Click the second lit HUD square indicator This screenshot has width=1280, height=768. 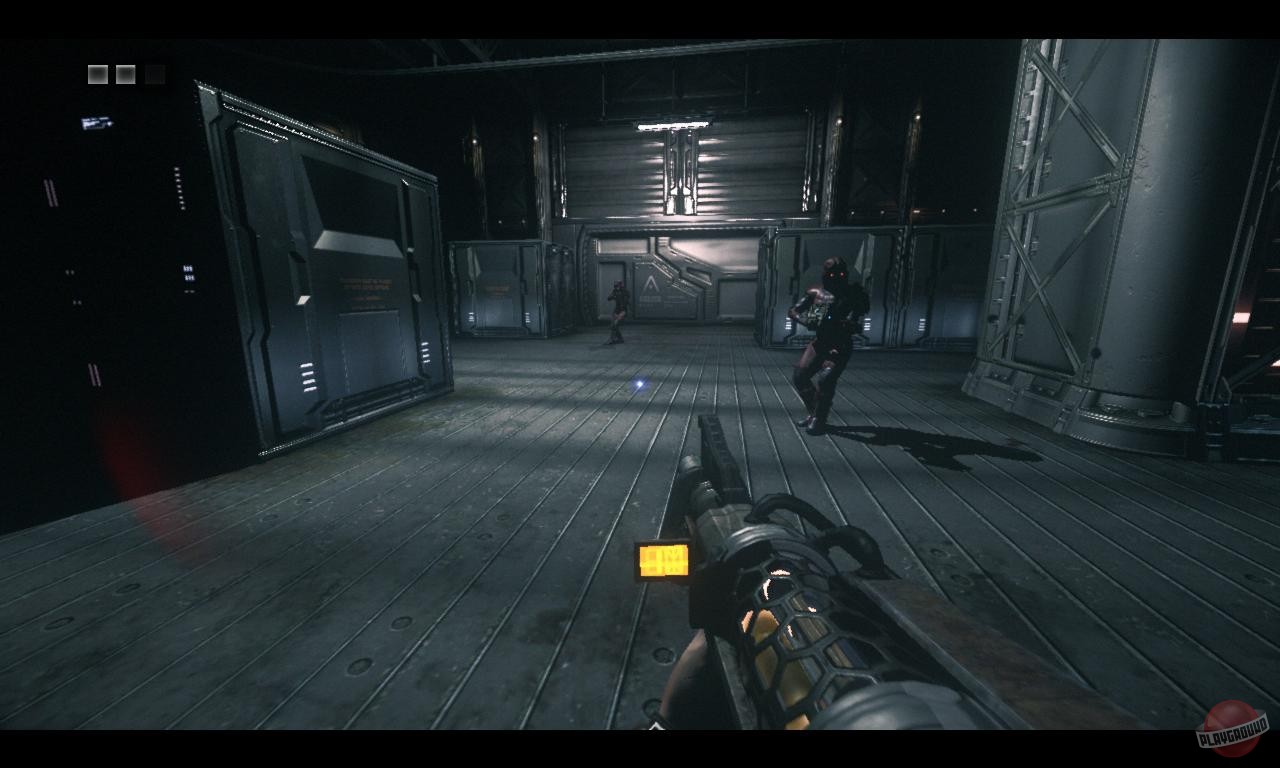click(x=123, y=72)
